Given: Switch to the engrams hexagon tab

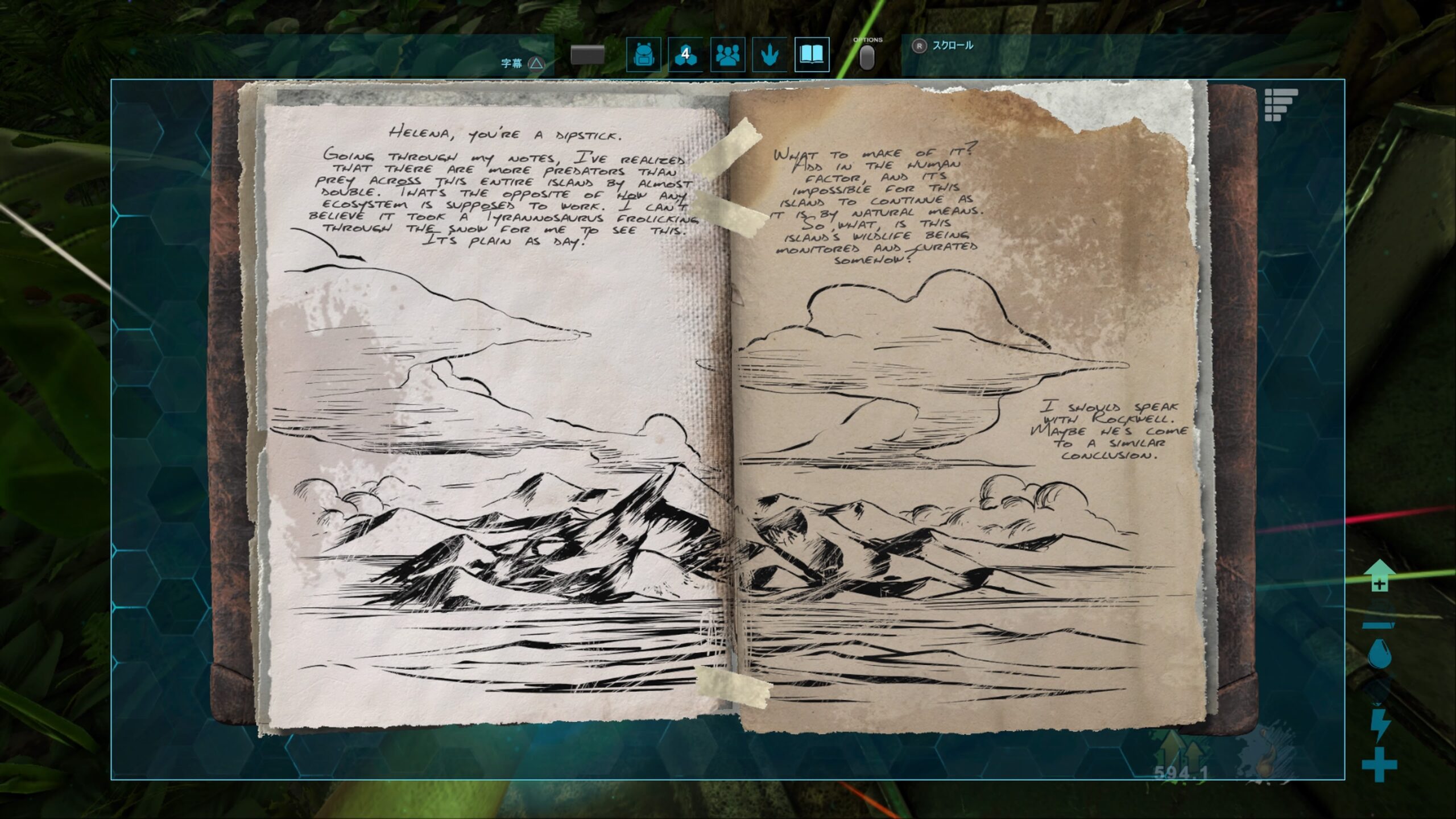Looking at the screenshot, I should pos(685,55).
